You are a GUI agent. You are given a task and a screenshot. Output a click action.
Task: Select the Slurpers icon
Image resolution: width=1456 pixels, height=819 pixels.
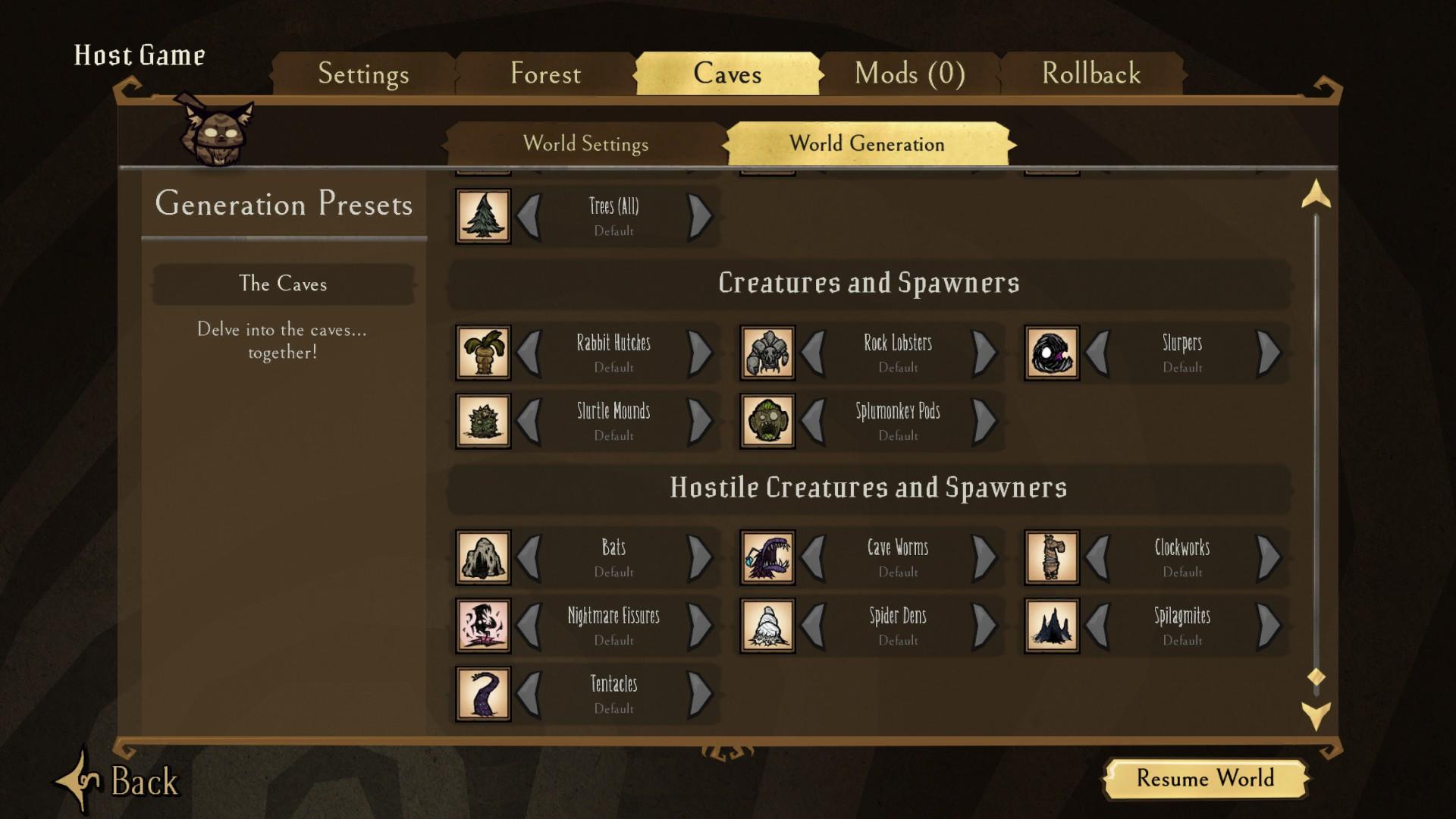(1052, 353)
